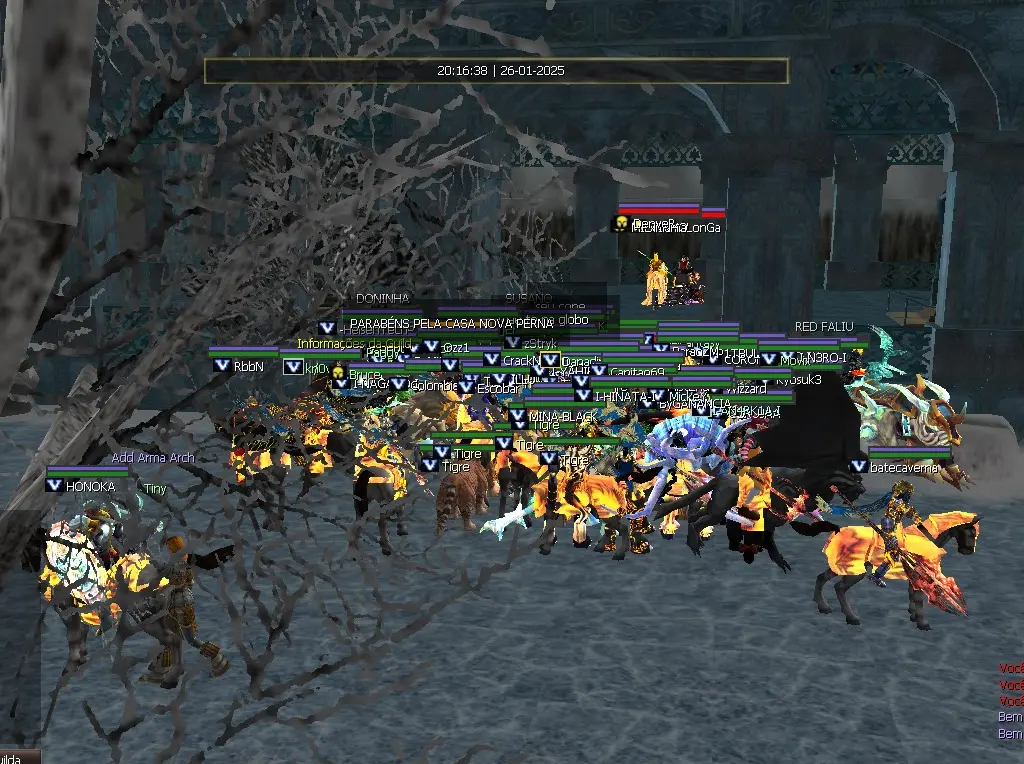Open the Guilda chat tab button
The height and width of the screenshot is (764, 1024).
point(18,757)
